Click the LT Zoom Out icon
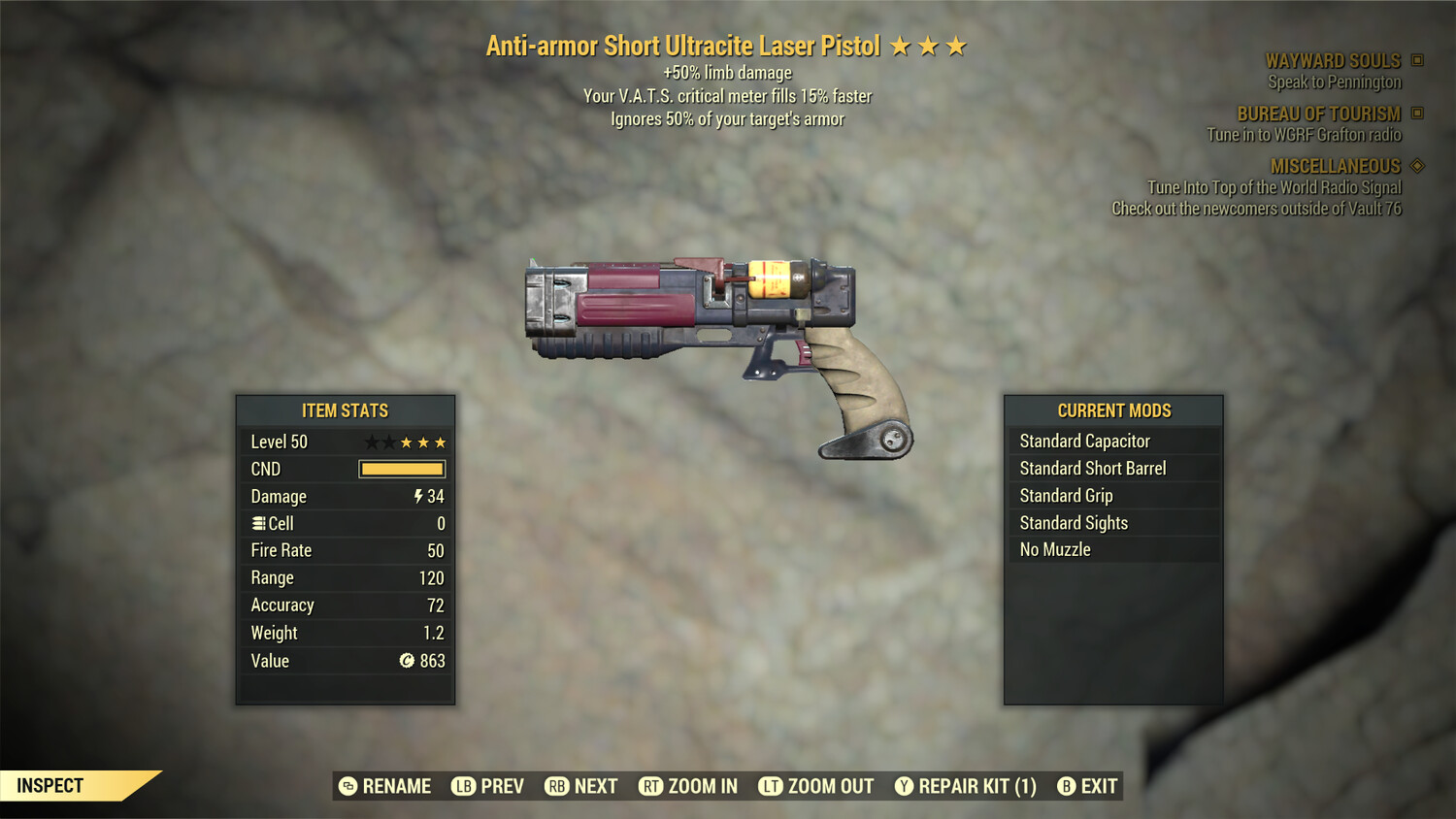Screen dimensions: 1456x819 770,786
